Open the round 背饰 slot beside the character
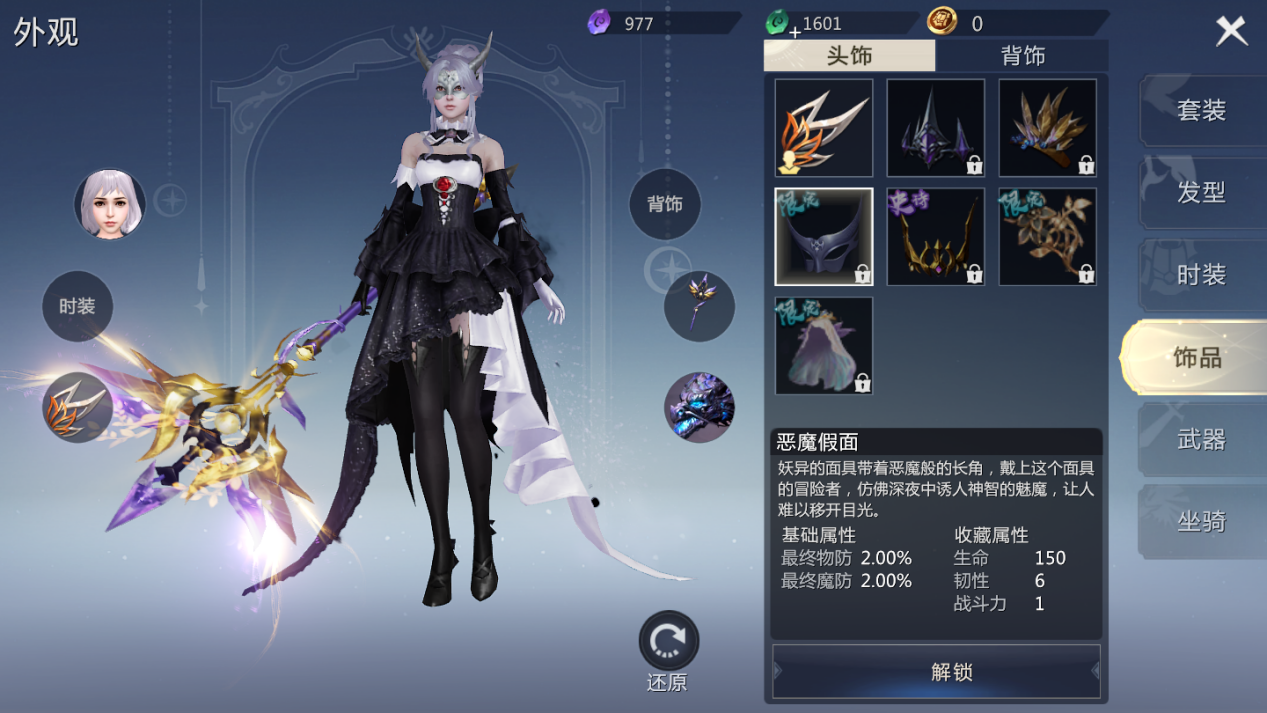This screenshot has height=713, width=1267. pyautogui.click(x=665, y=204)
